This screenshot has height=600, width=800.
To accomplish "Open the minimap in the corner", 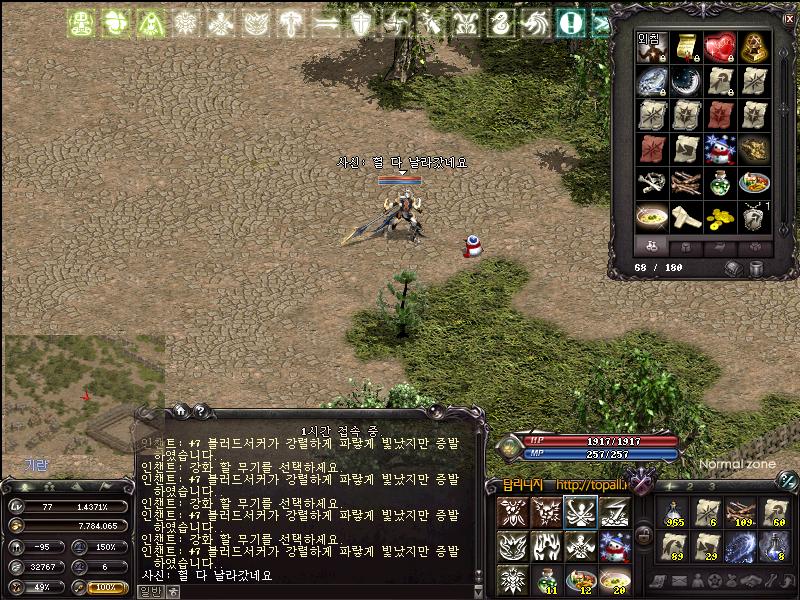I will (x=82, y=400).
